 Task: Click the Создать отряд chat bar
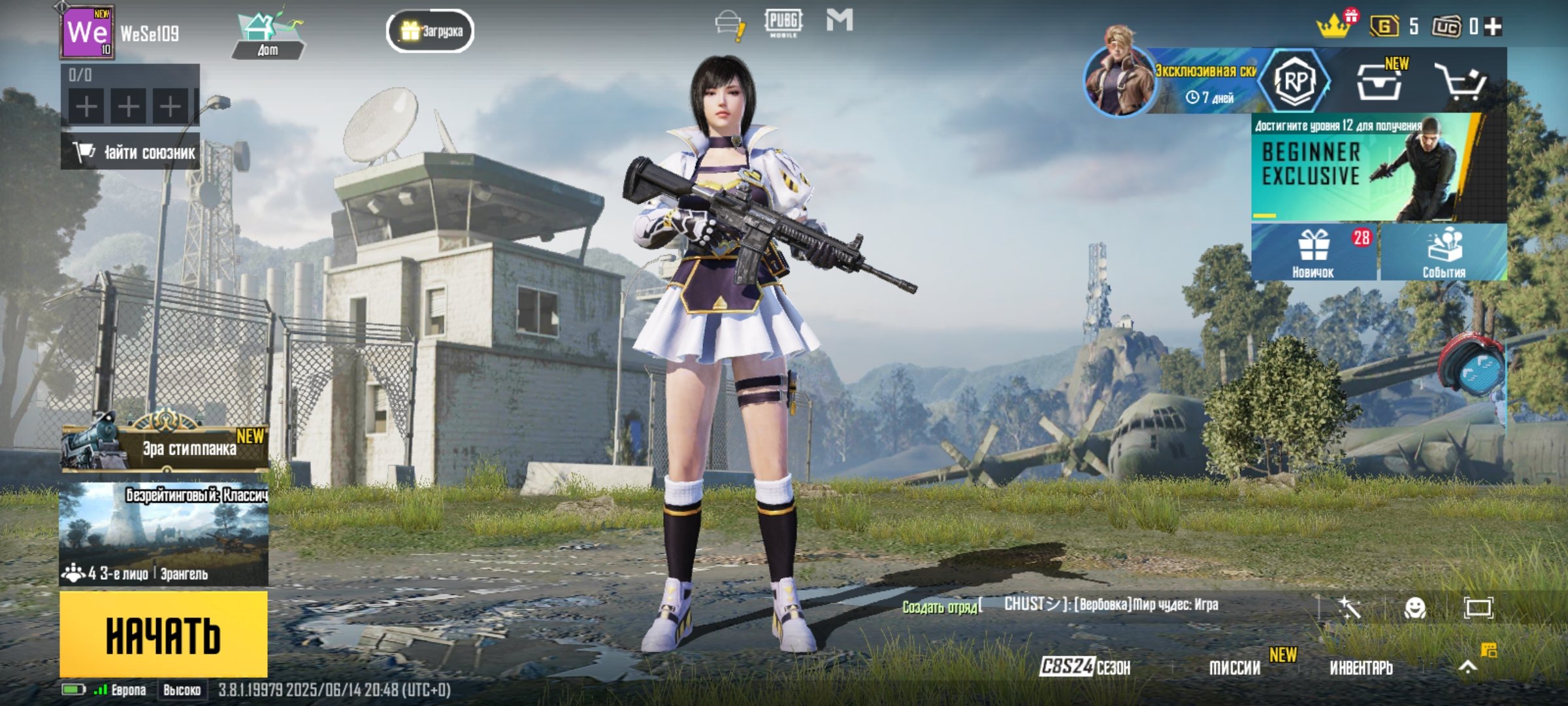coord(941,607)
